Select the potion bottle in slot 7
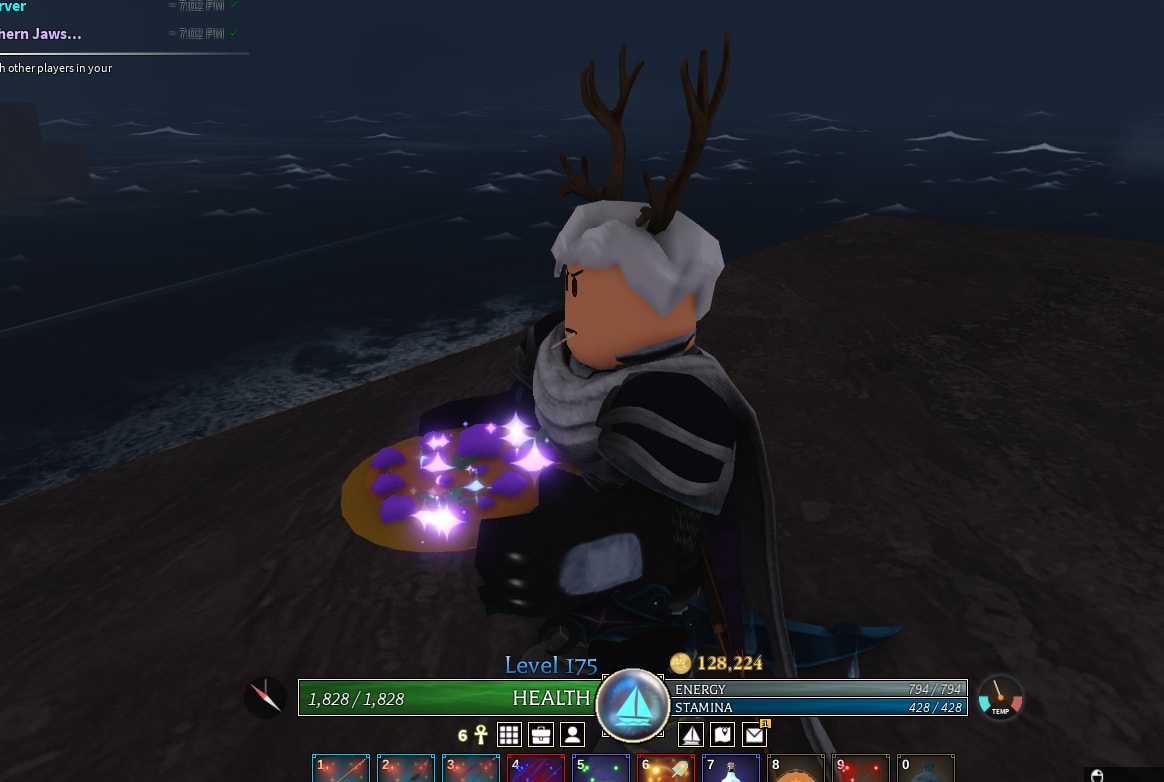1164x782 pixels. 731,768
